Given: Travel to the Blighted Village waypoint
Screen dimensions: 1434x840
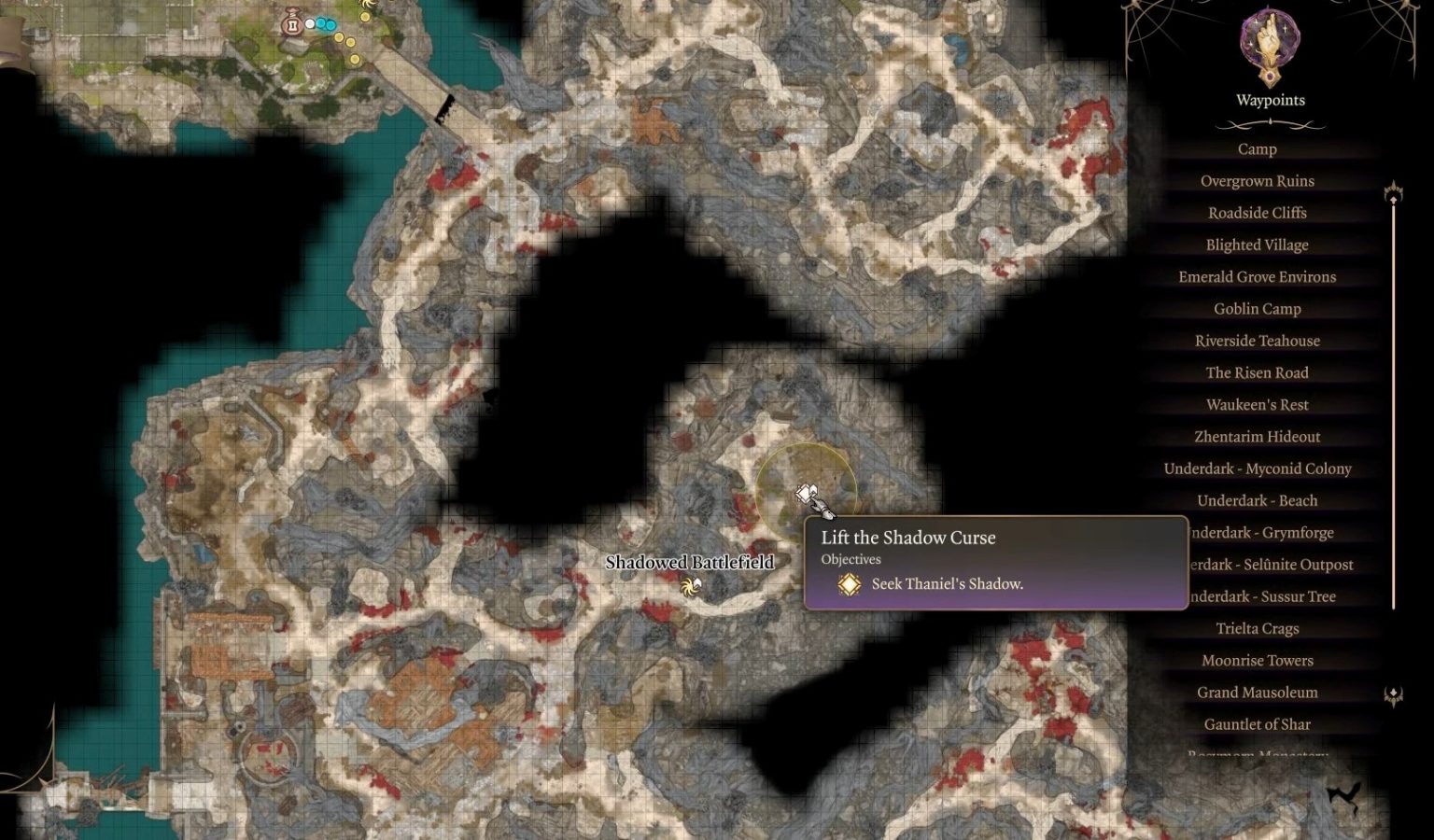Looking at the screenshot, I should point(1256,245).
